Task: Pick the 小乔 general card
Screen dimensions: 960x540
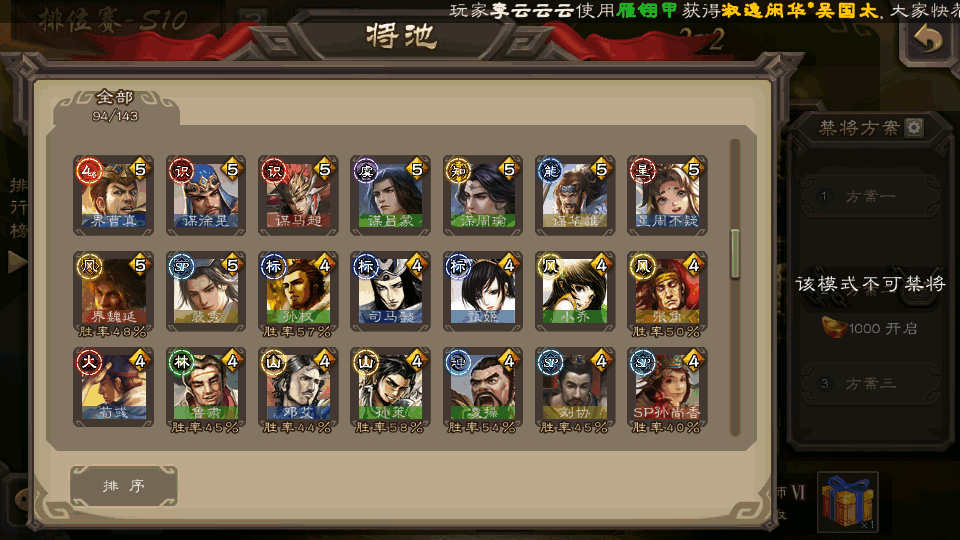Action: tap(575, 291)
